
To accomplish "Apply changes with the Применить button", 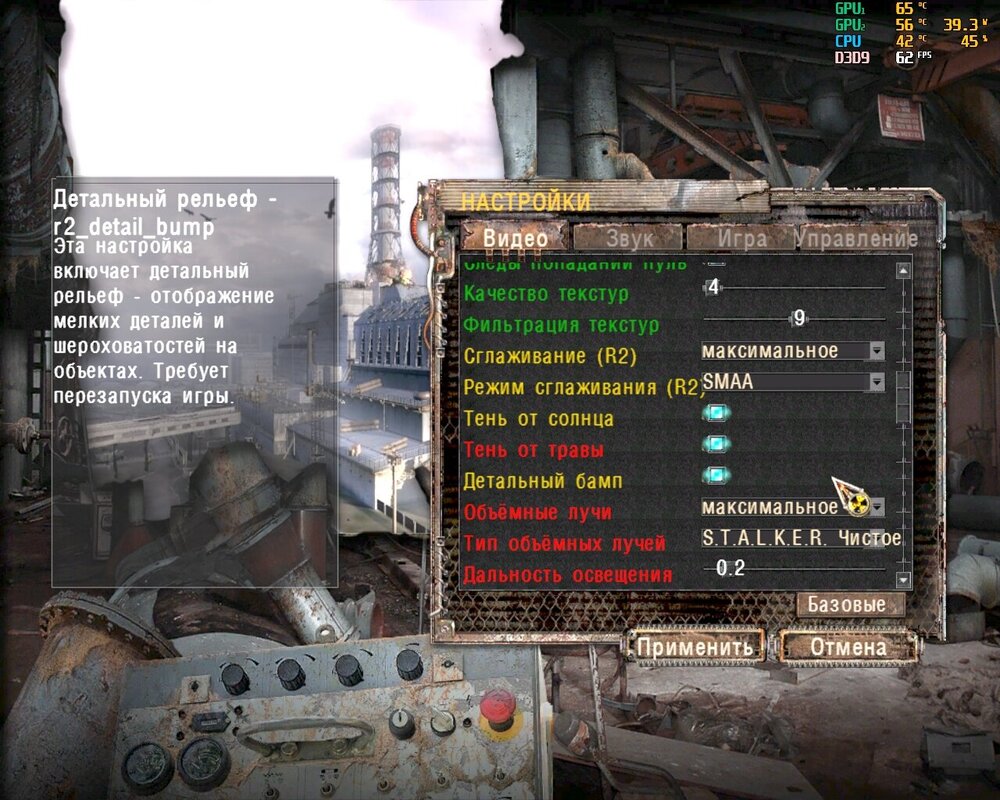I will [695, 647].
